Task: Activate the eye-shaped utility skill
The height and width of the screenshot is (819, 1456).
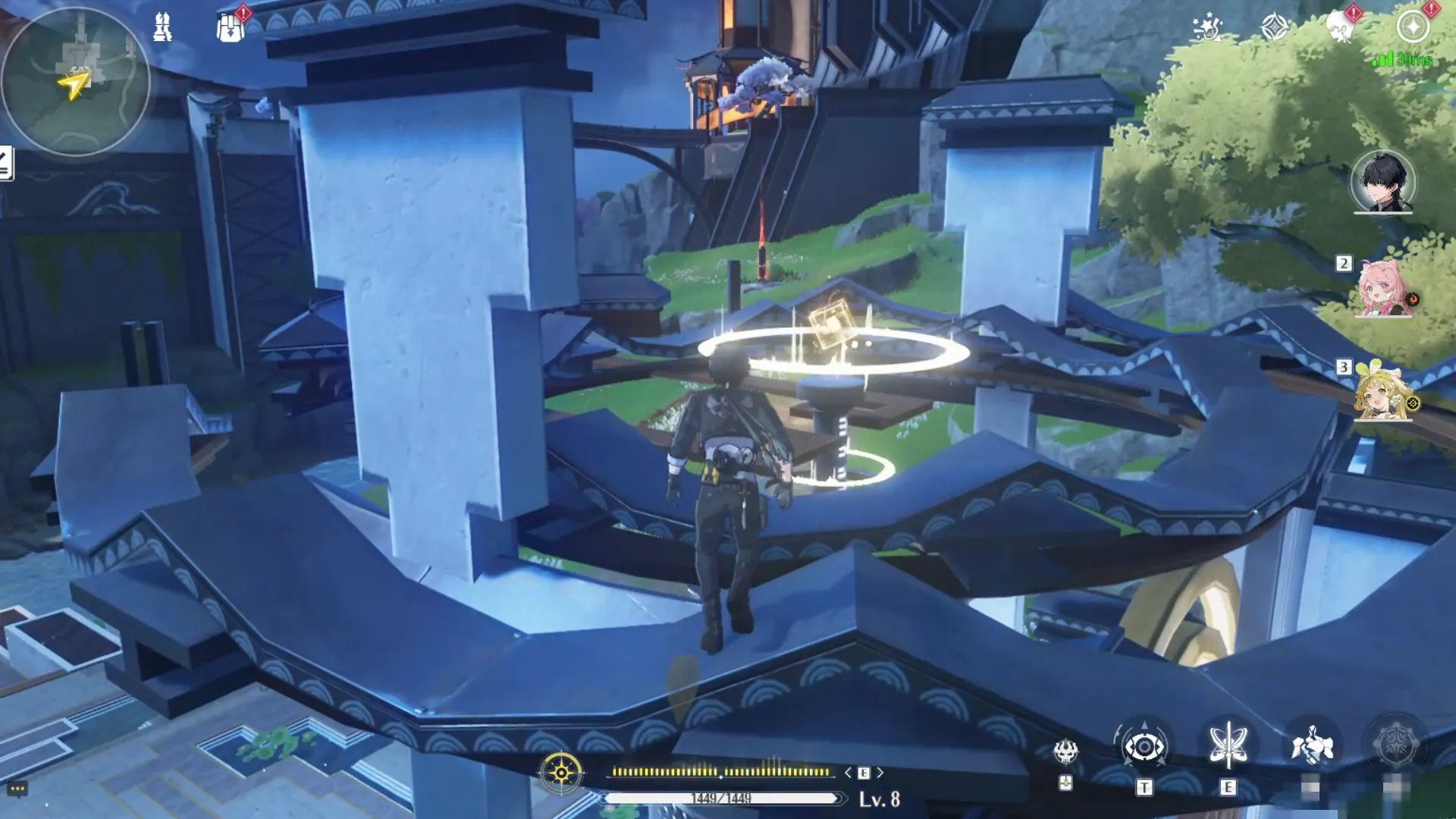Action: click(1144, 748)
